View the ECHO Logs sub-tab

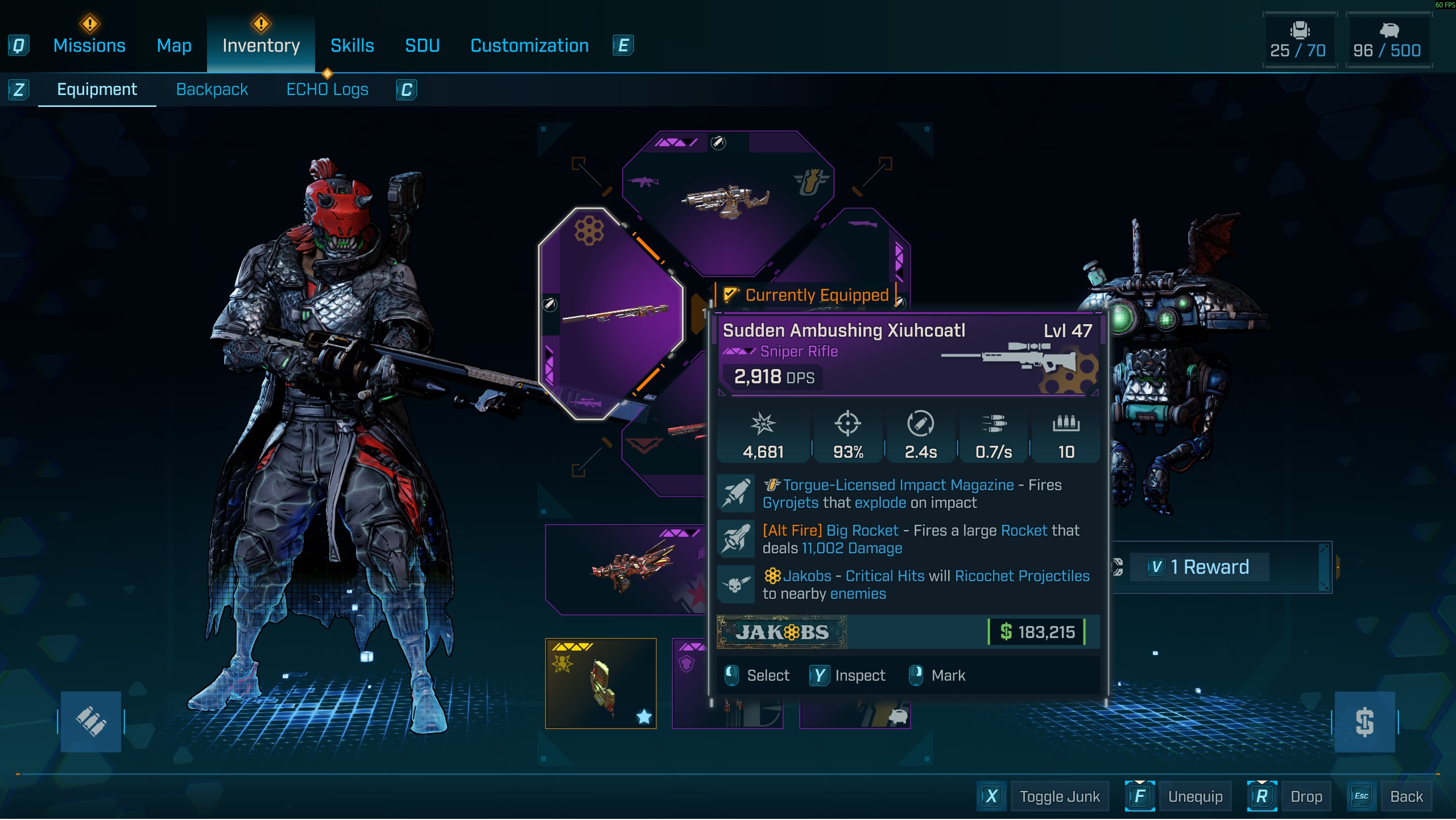click(x=327, y=89)
